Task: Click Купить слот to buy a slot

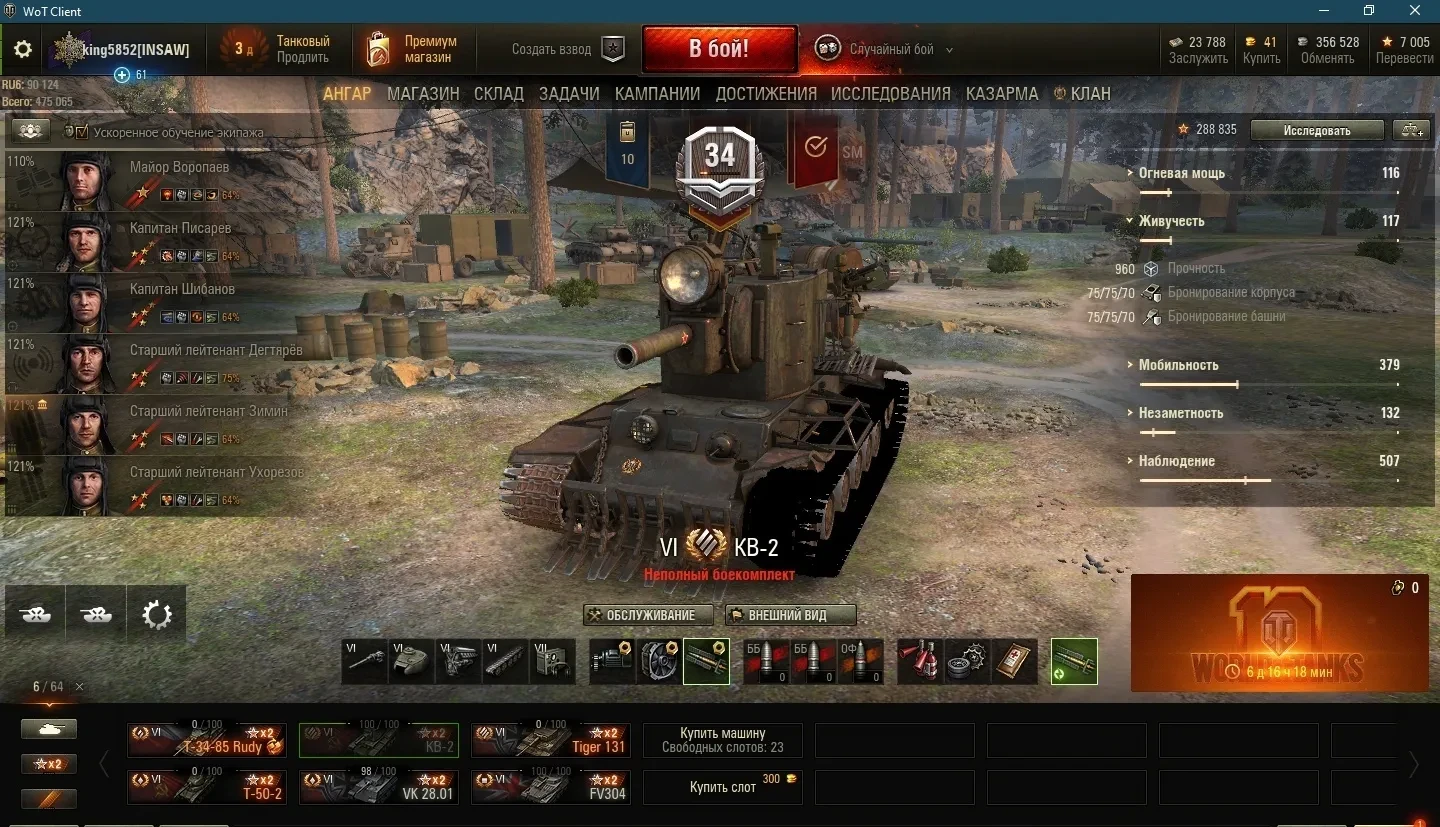Action: tap(722, 787)
